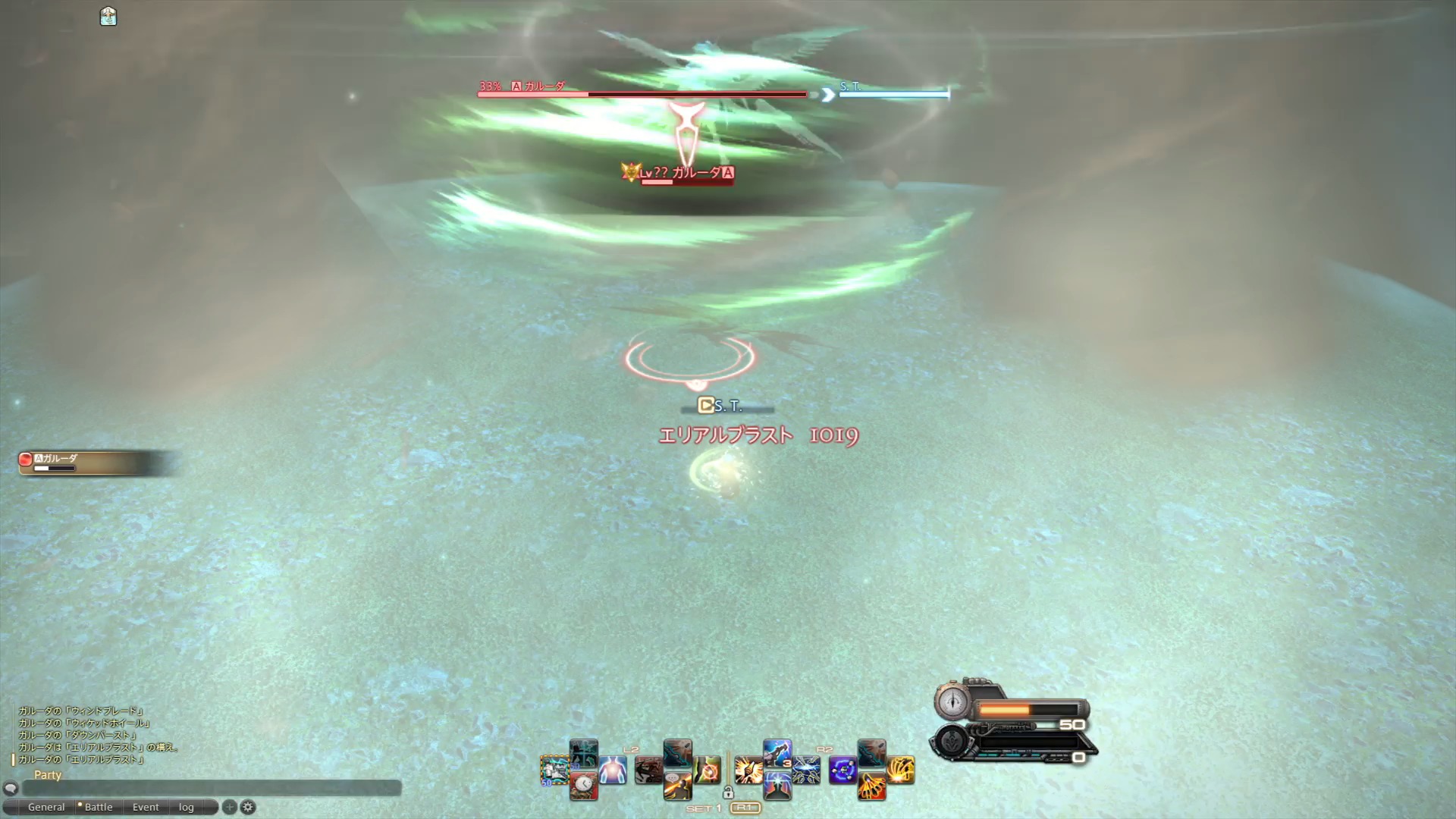The image size is (1456, 819).
Task: Open the General chat tab
Action: click(47, 807)
